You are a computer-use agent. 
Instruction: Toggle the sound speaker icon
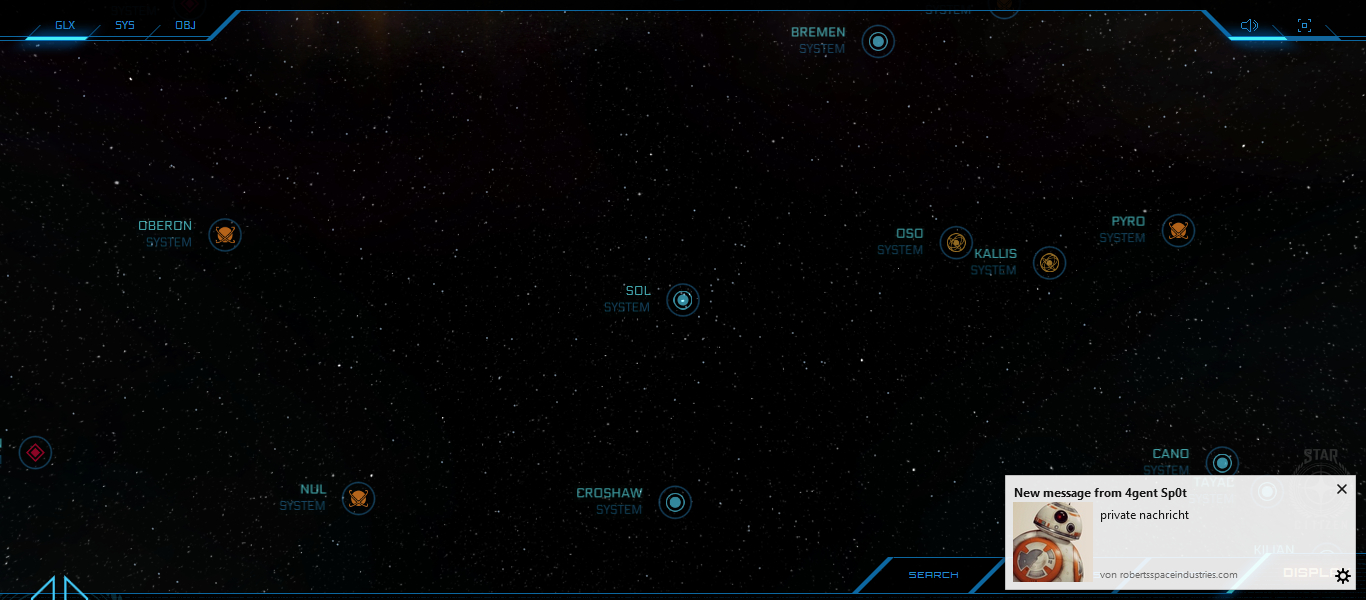coord(1249,25)
